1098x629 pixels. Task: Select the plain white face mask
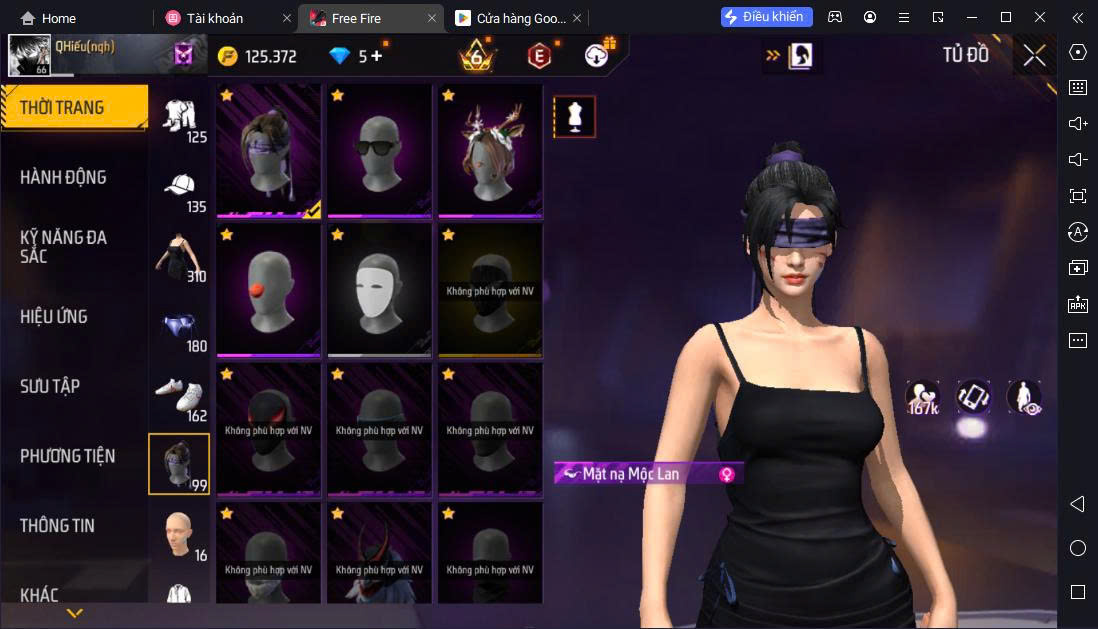[x=379, y=290]
